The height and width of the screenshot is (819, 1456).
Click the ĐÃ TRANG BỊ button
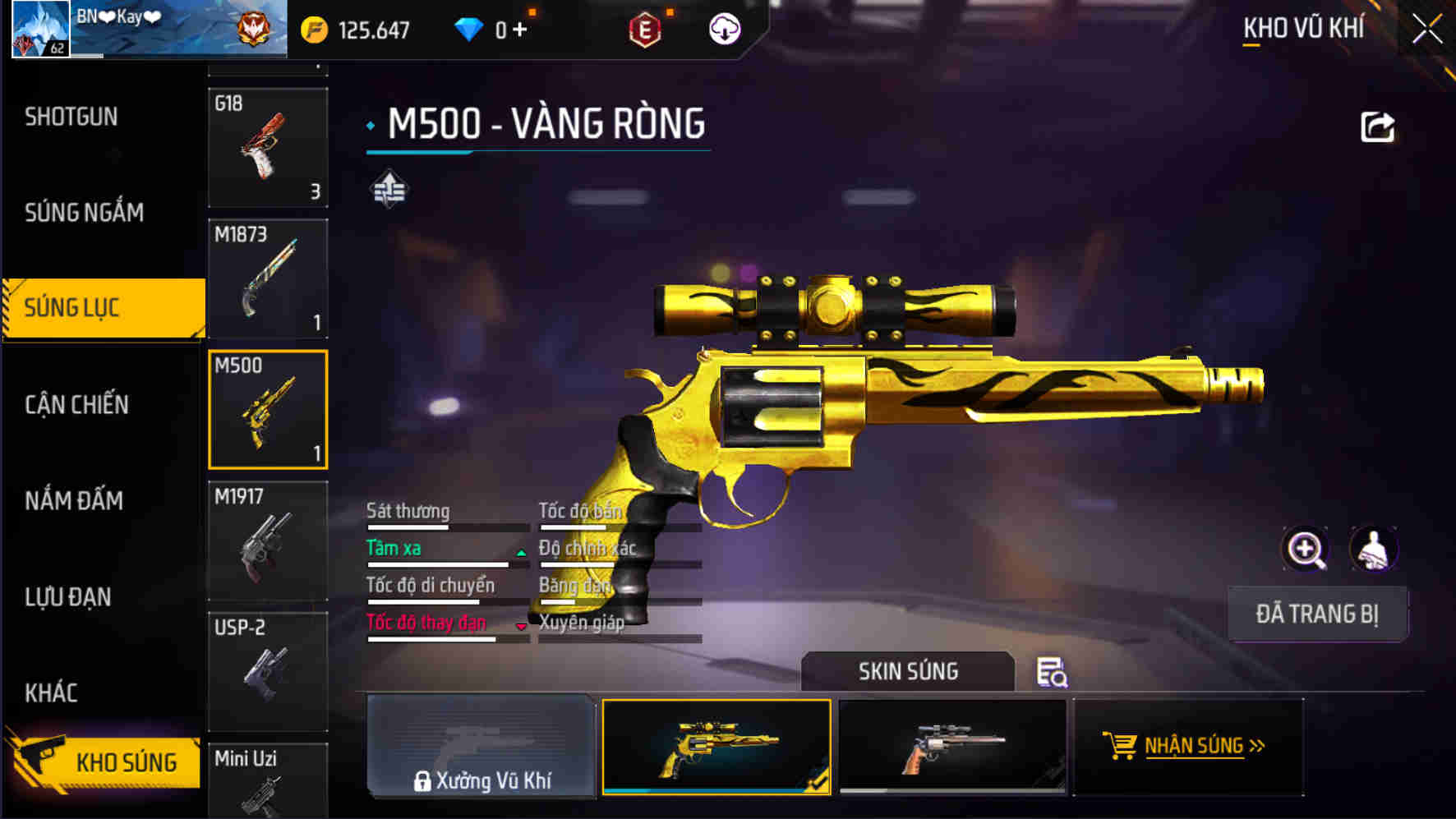pyautogui.click(x=1317, y=613)
